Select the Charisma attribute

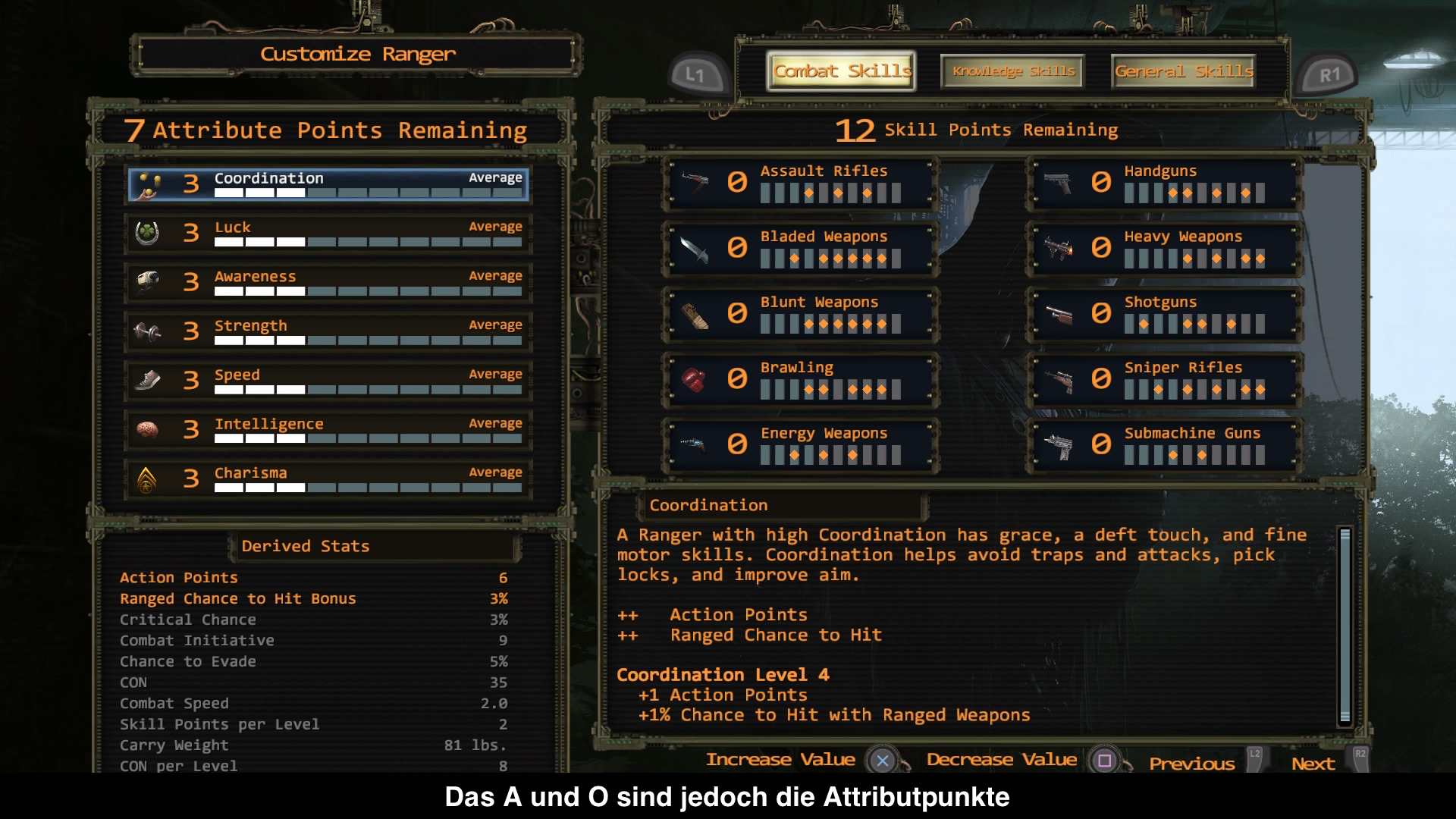tap(328, 479)
